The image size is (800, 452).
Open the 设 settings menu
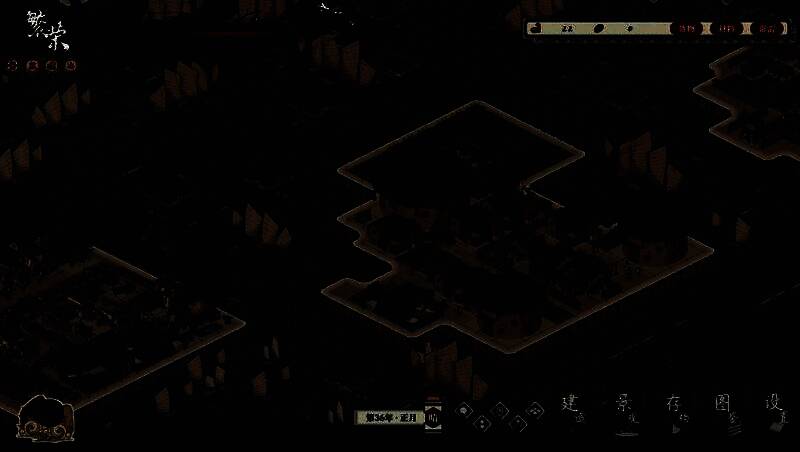pyautogui.click(x=773, y=404)
